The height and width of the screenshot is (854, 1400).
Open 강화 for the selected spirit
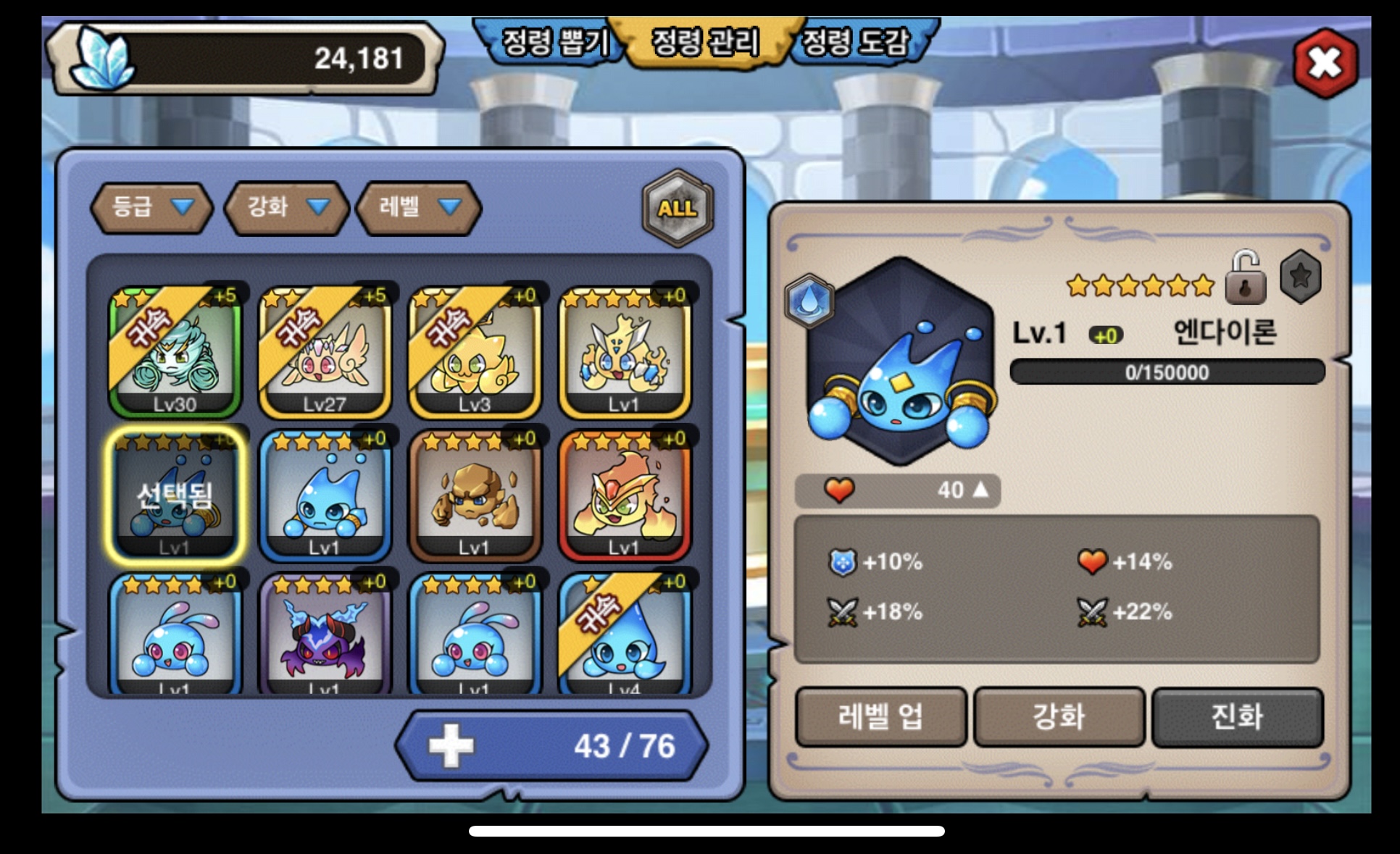[1059, 716]
